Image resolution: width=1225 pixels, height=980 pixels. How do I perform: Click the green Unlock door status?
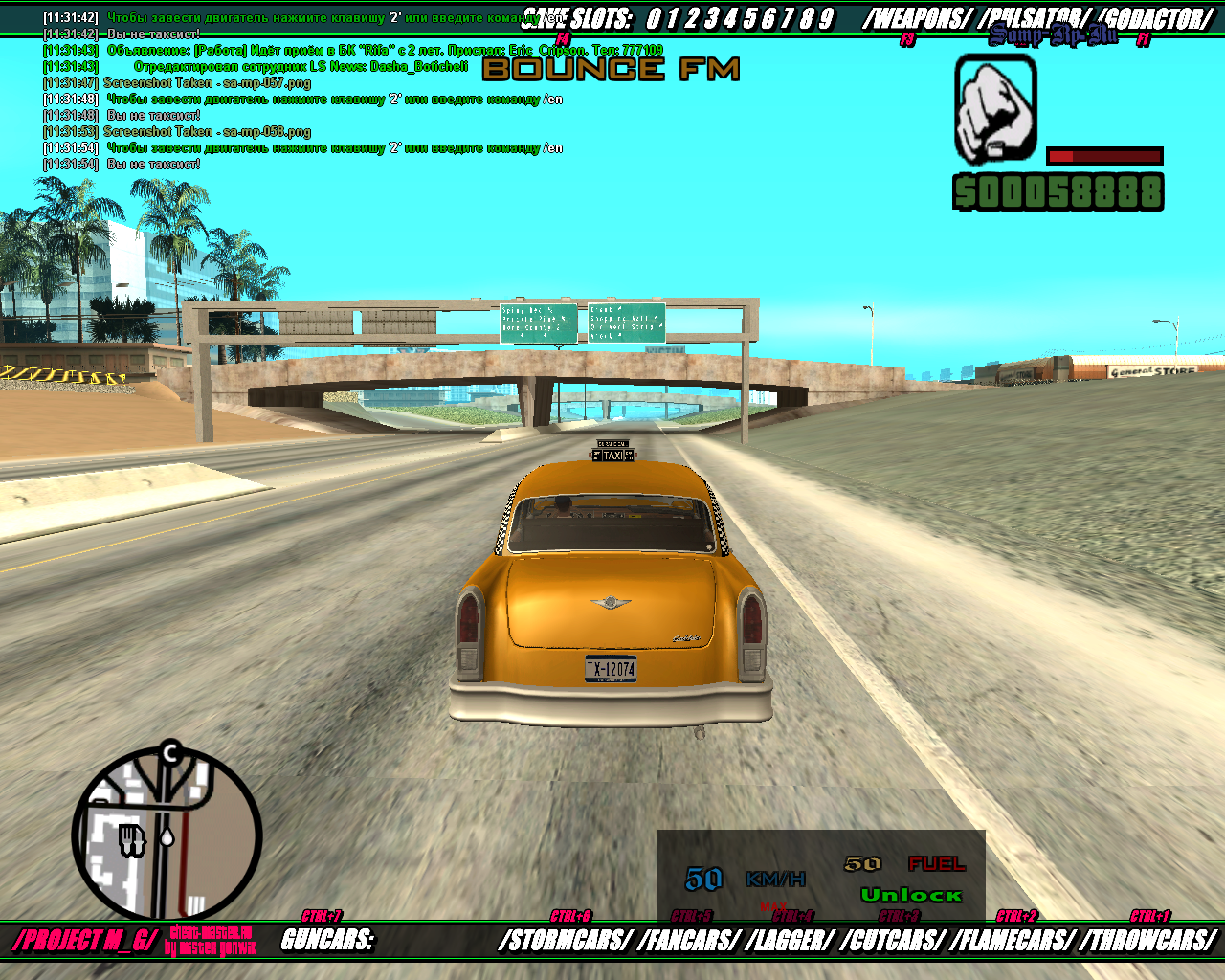tap(911, 895)
